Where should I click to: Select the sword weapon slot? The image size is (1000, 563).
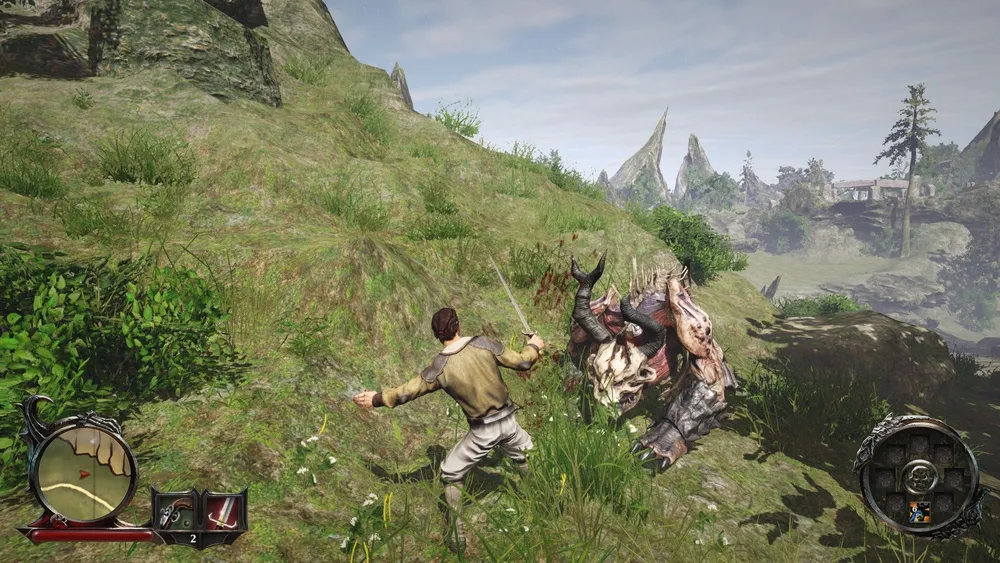coord(224,511)
